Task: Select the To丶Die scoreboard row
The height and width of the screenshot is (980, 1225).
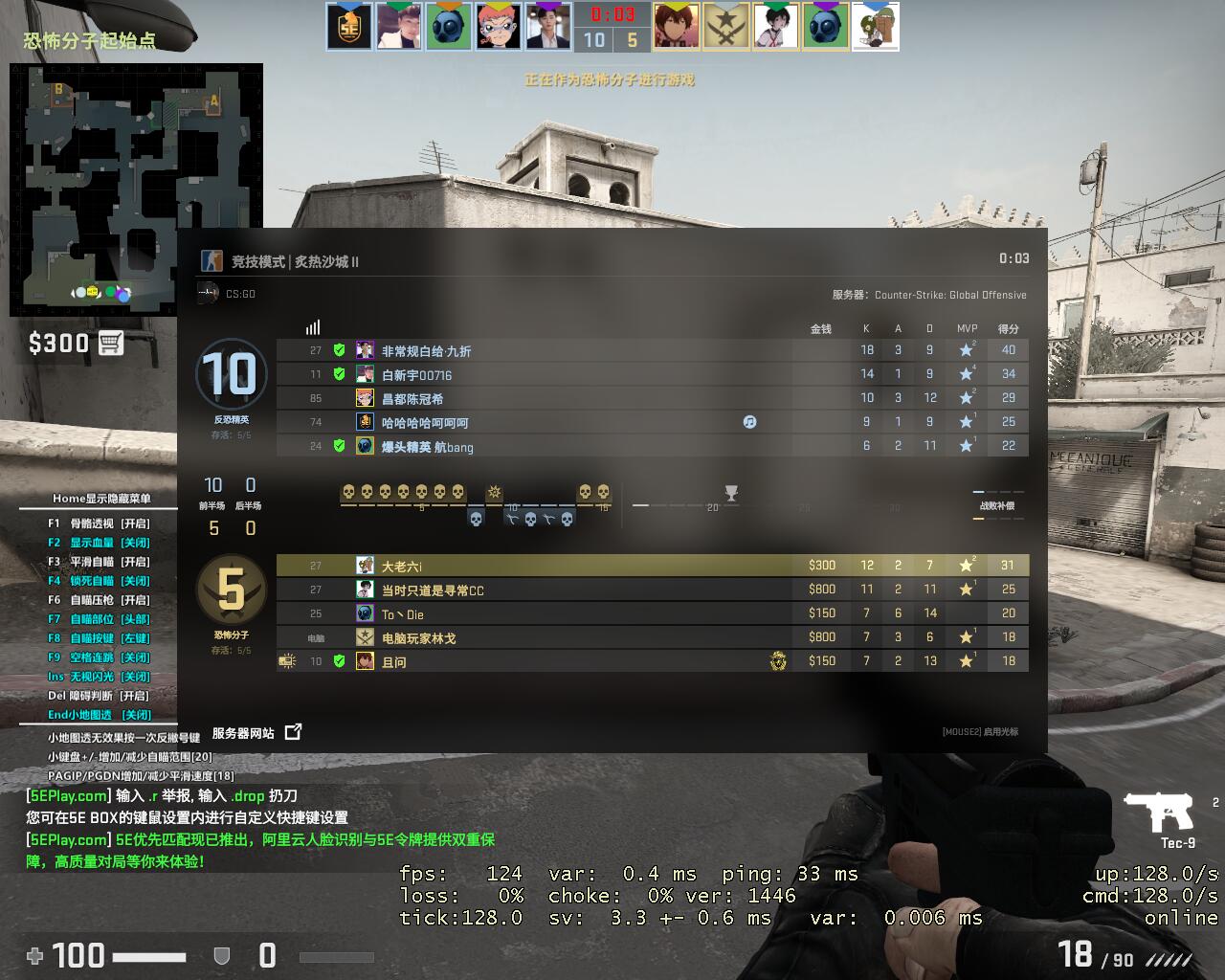Action: [402, 614]
